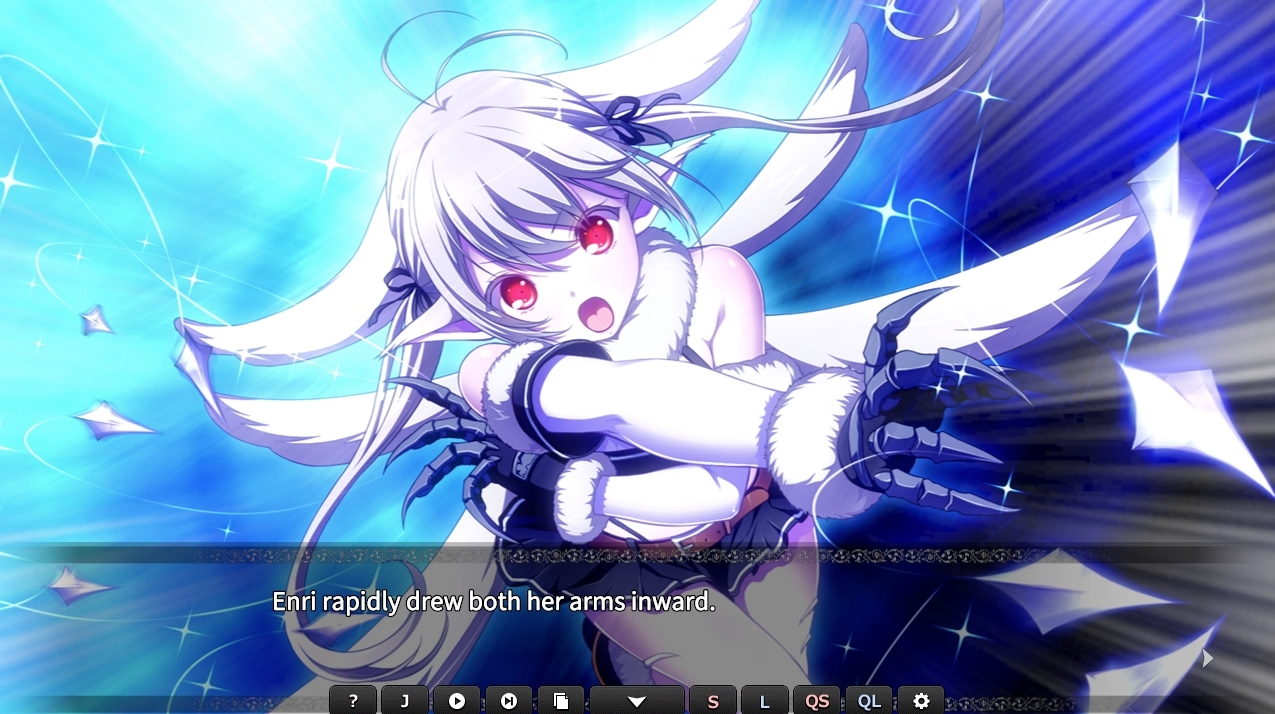Screen dimensions: 1275x714
Task: Open the Save menu with the S button
Action: (x=713, y=701)
